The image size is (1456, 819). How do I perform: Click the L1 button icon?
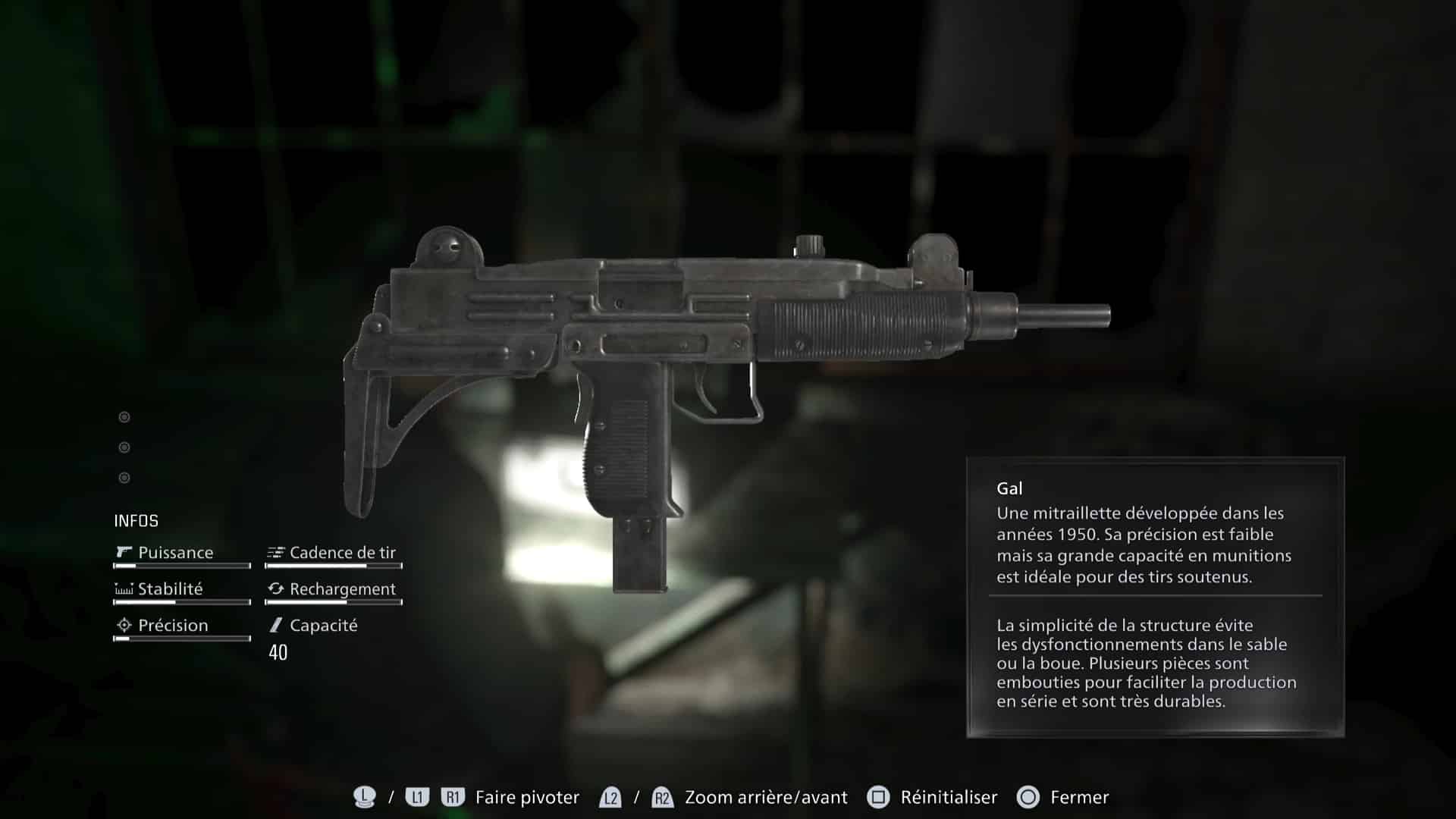pos(415,797)
